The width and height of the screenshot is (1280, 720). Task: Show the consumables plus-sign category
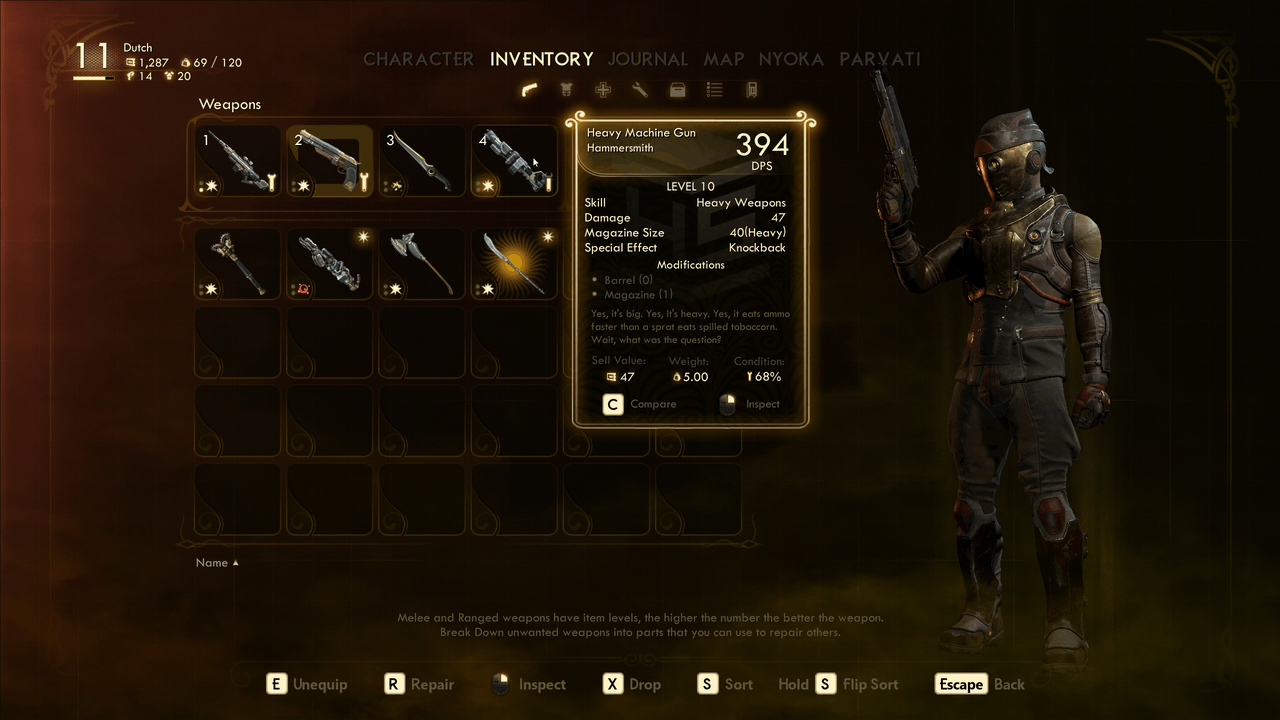point(603,90)
